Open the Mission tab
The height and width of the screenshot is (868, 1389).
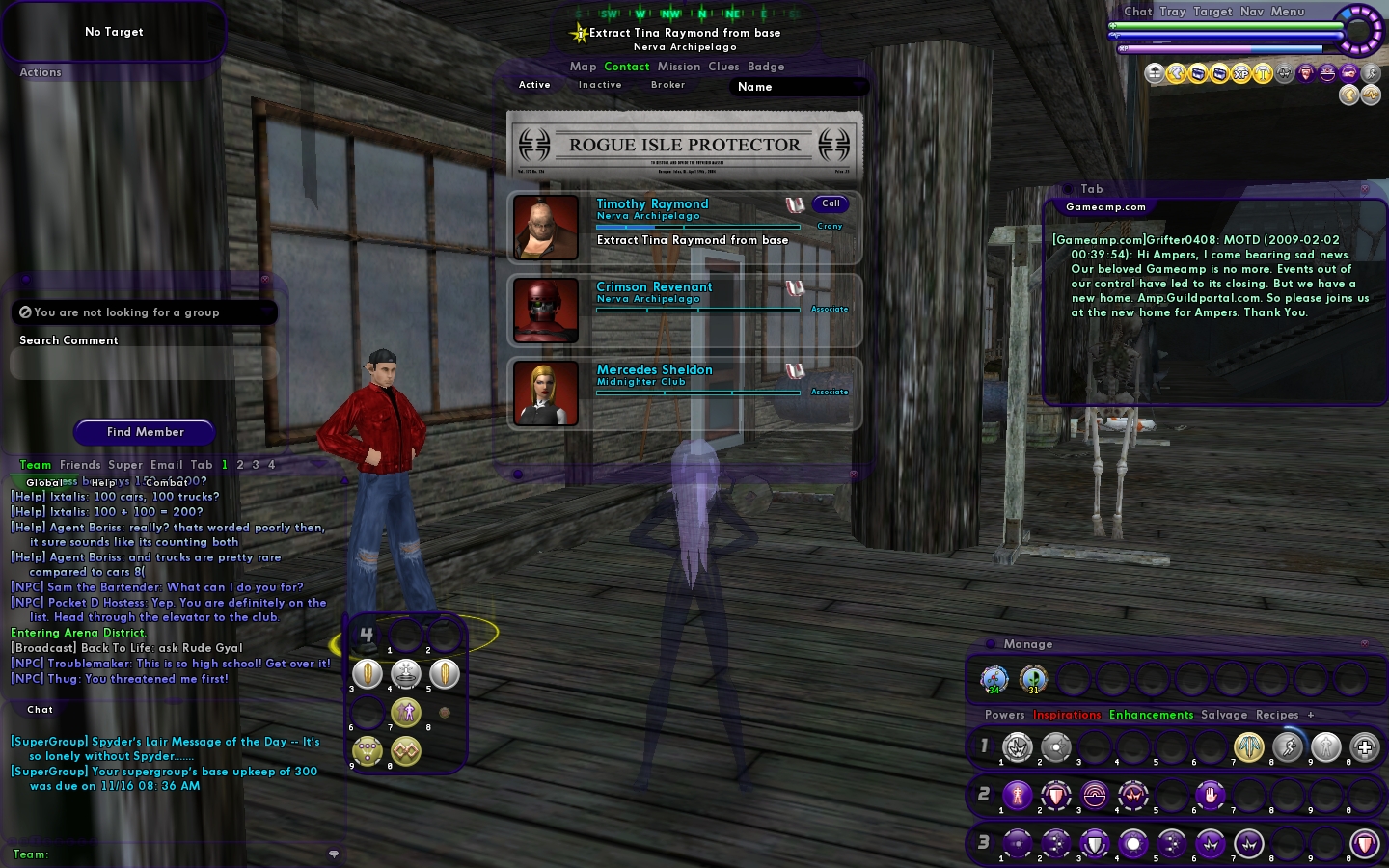coord(679,67)
